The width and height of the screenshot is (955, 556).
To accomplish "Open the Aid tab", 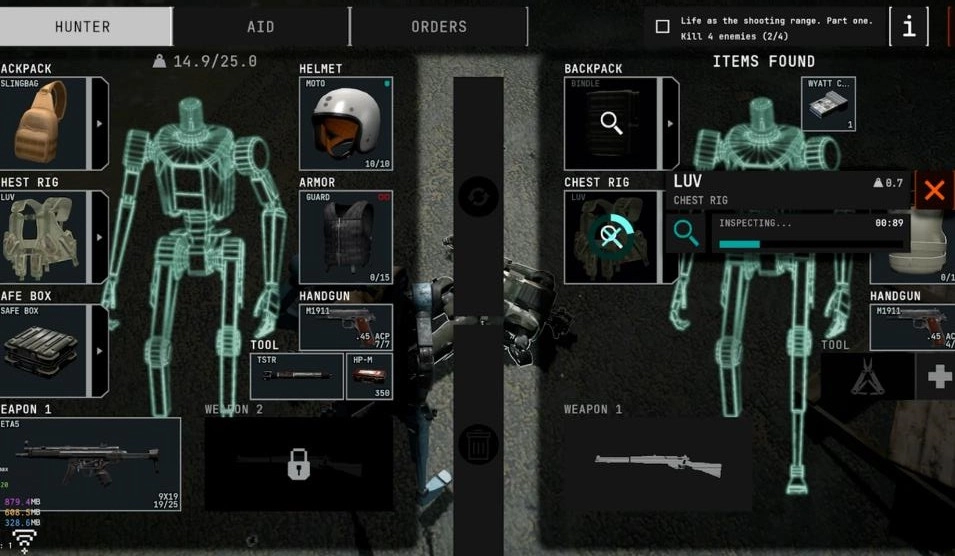I will pyautogui.click(x=260, y=26).
